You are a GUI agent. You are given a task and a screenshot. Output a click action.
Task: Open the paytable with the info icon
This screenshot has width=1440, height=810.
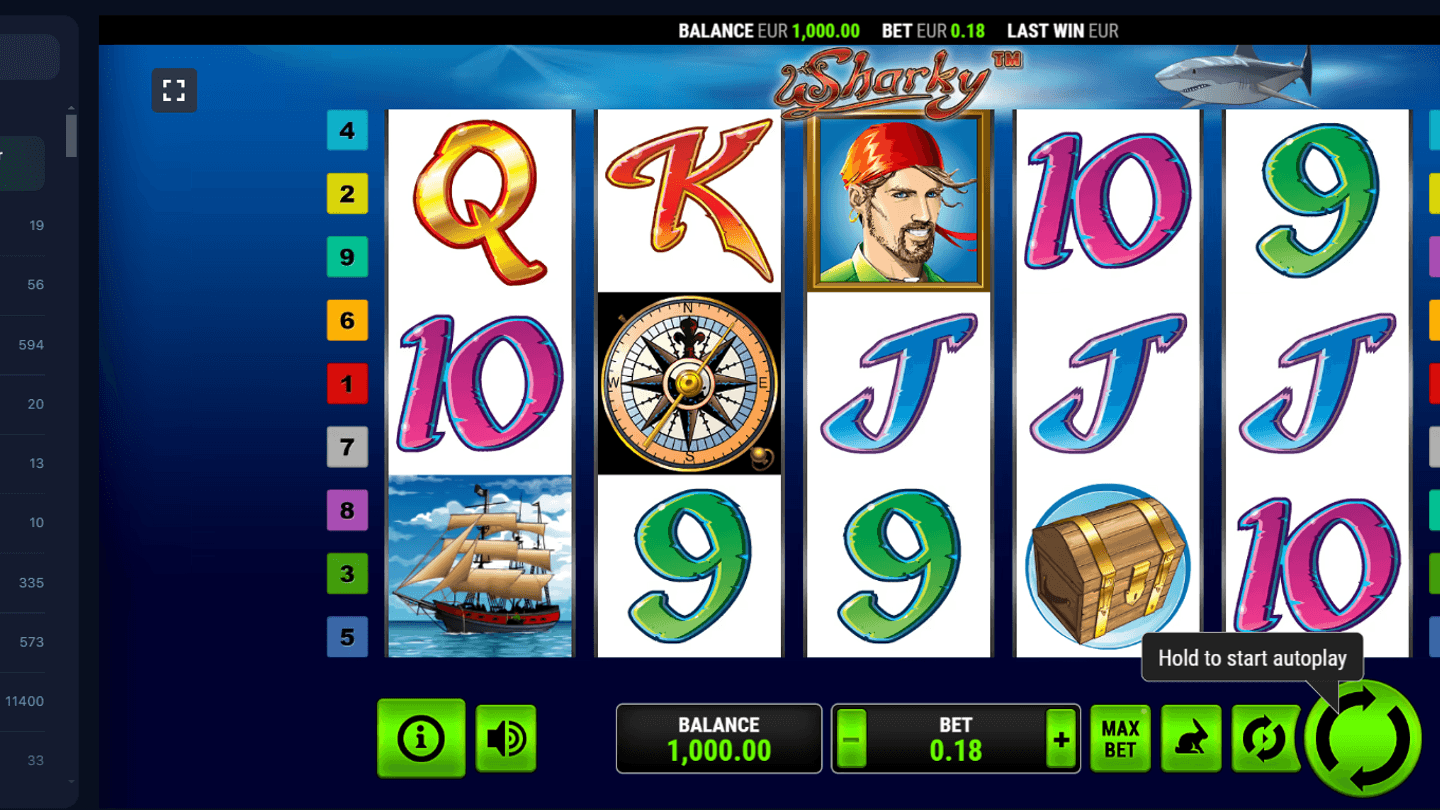pyautogui.click(x=421, y=737)
